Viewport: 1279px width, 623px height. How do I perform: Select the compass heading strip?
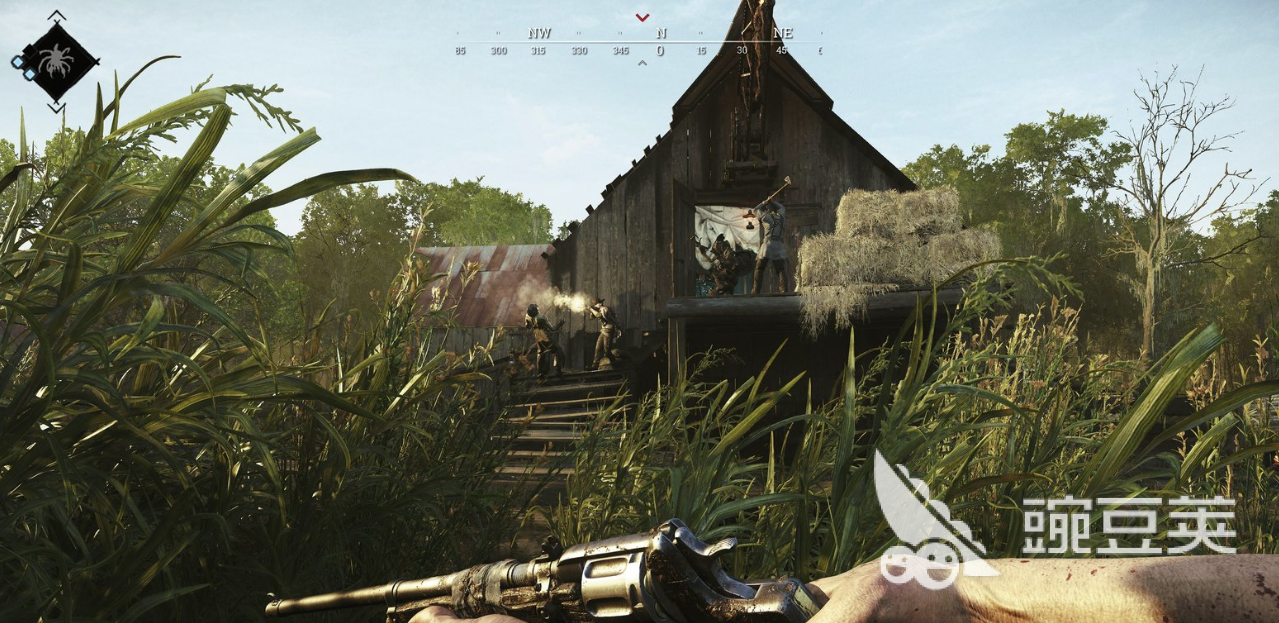[640, 43]
